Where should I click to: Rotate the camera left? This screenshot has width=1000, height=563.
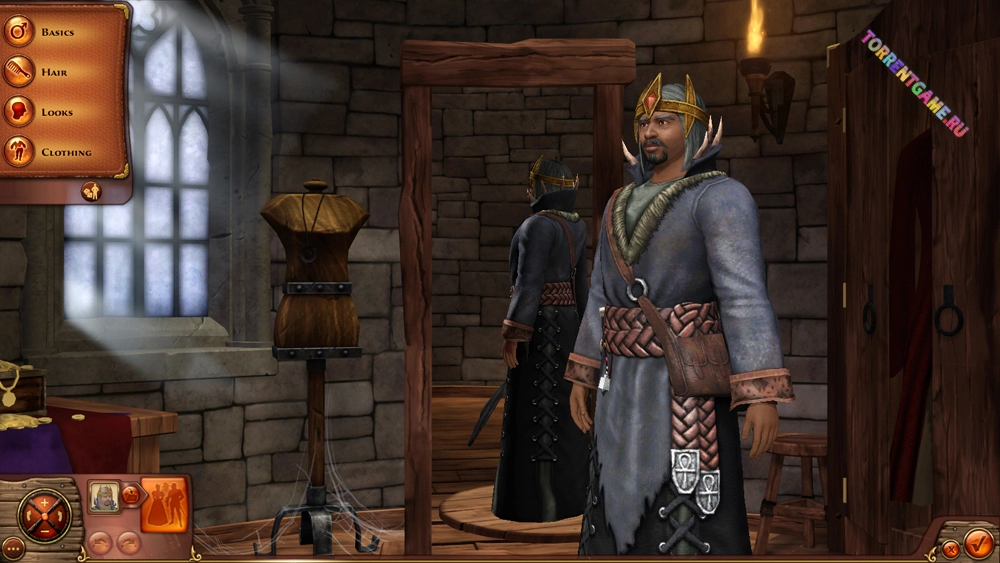point(27,516)
